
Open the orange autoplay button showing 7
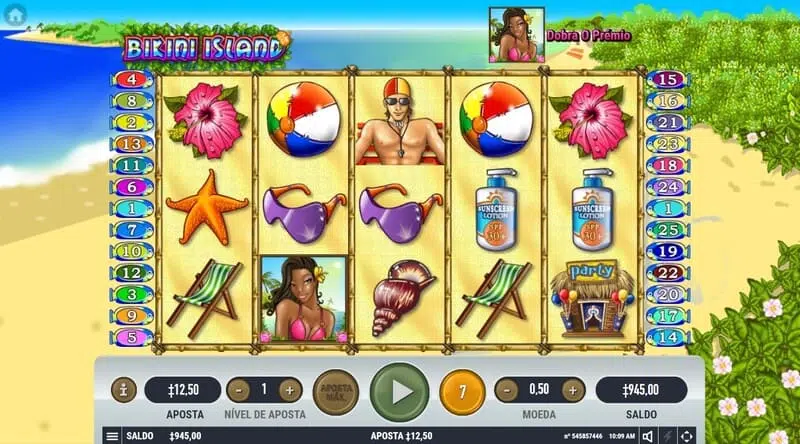(x=460, y=390)
